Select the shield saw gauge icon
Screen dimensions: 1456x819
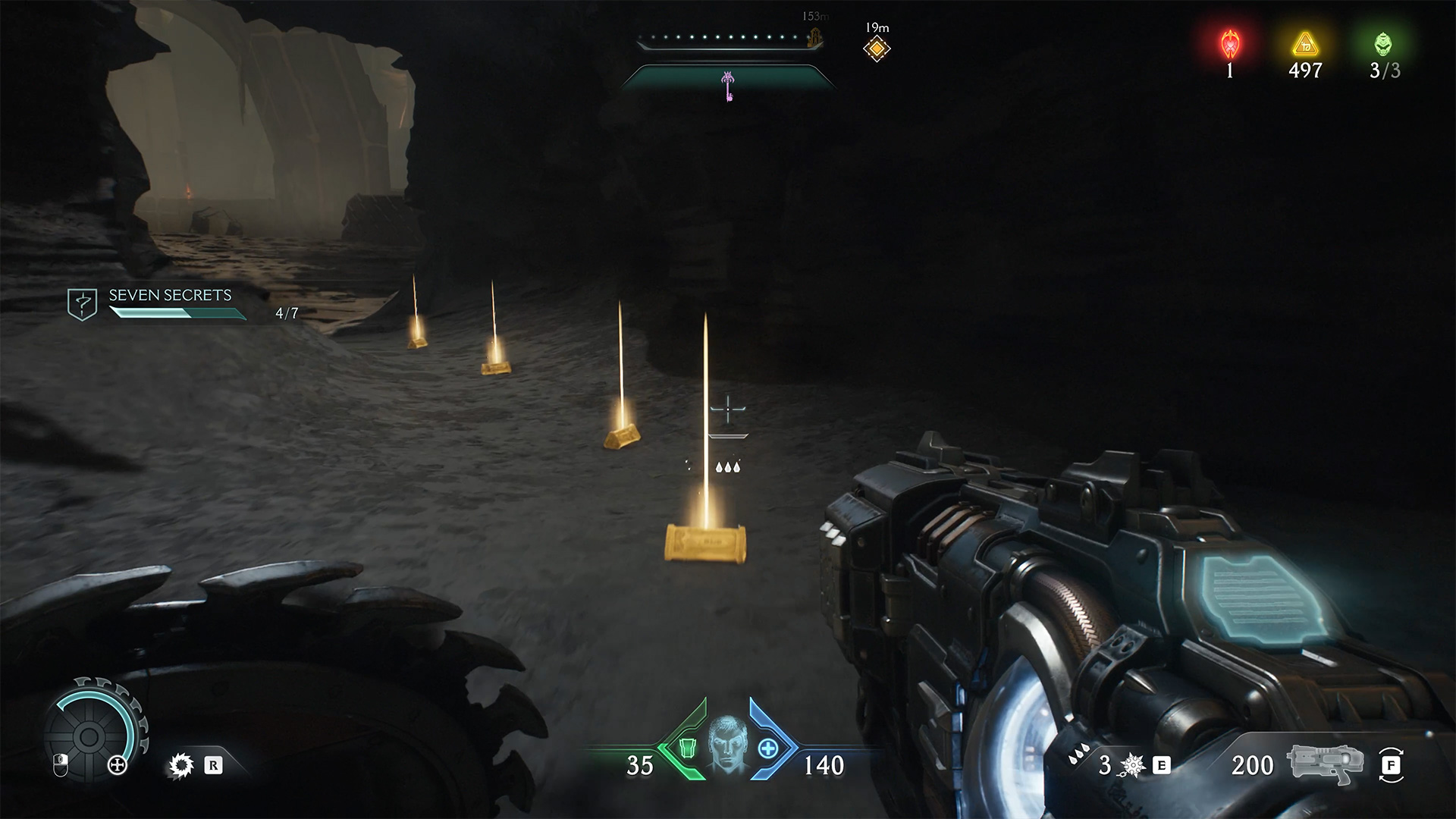point(89,735)
